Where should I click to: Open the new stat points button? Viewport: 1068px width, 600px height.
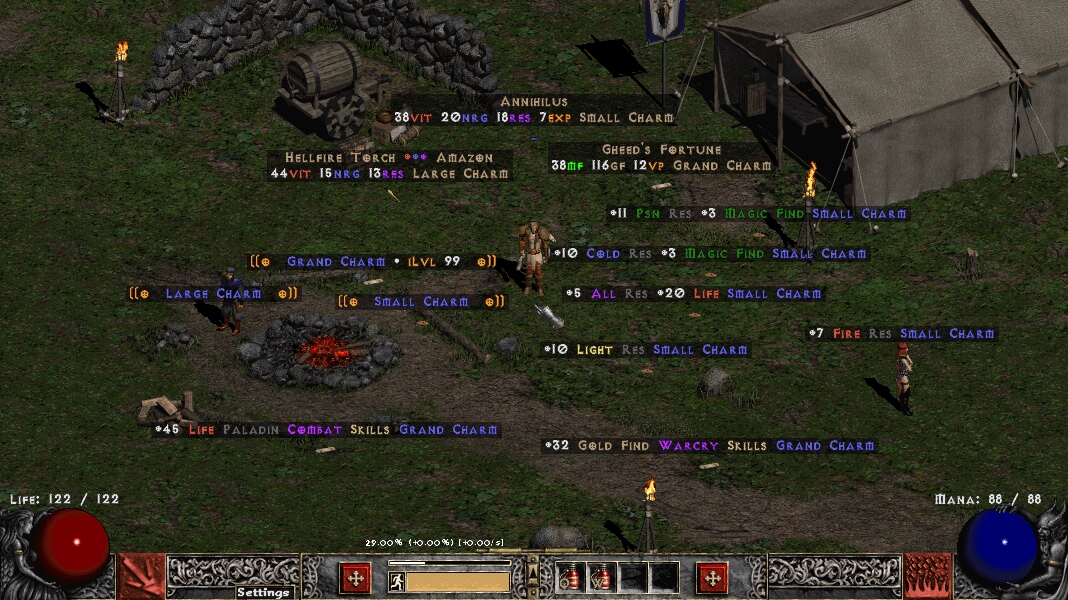tap(355, 578)
